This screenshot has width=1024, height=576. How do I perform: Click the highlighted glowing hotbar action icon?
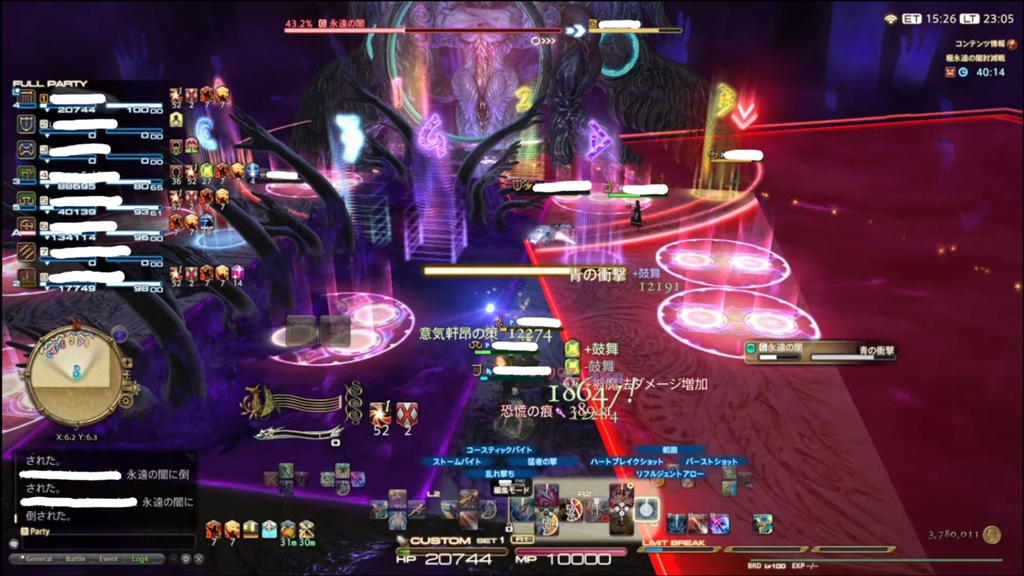pyautogui.click(x=647, y=508)
